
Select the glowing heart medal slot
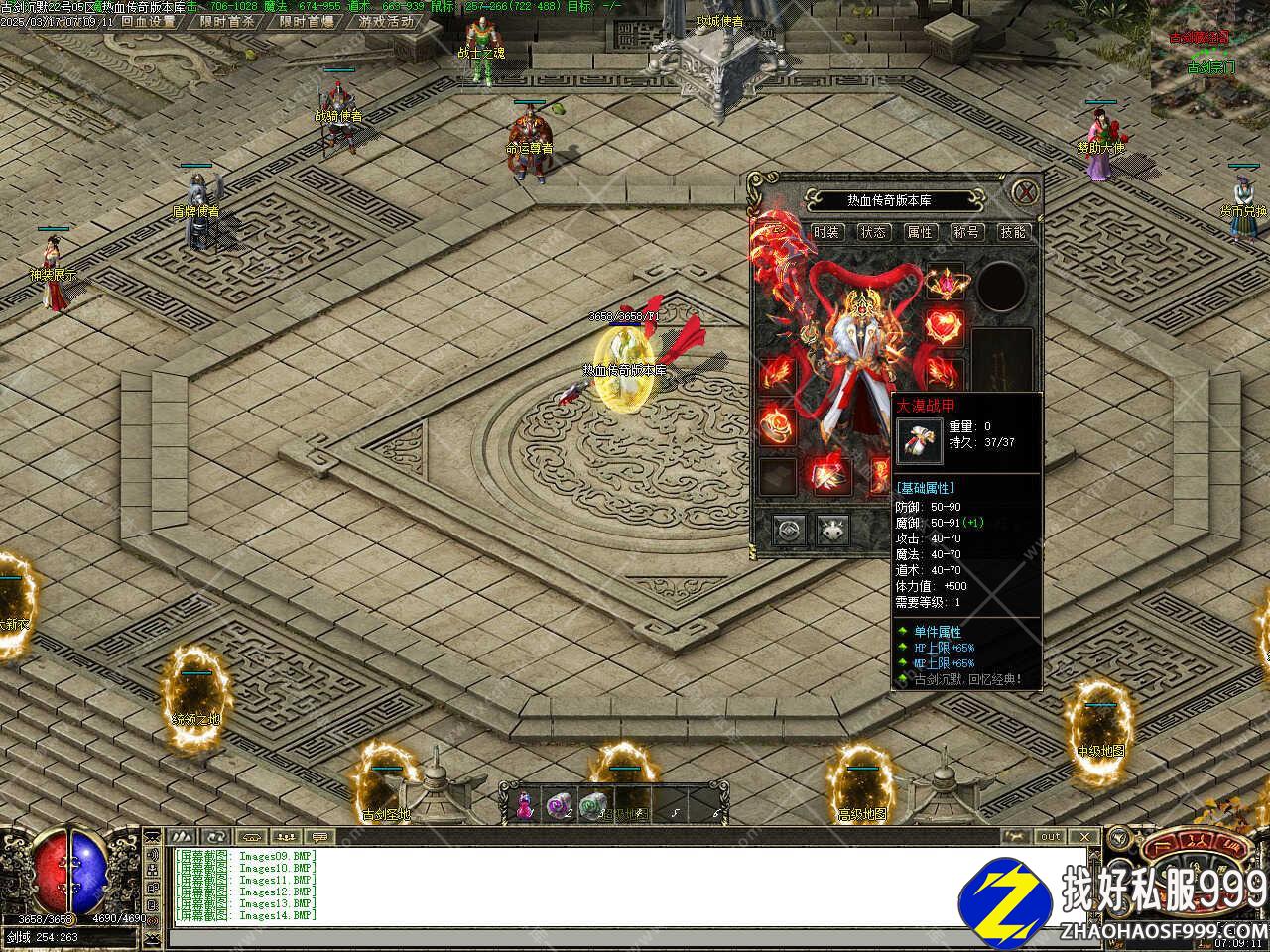click(945, 327)
